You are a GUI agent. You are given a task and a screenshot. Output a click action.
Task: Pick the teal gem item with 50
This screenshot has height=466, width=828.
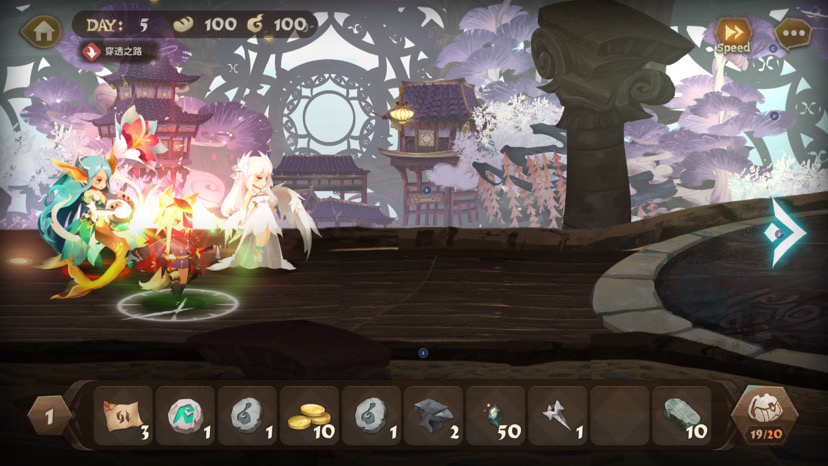click(x=495, y=415)
